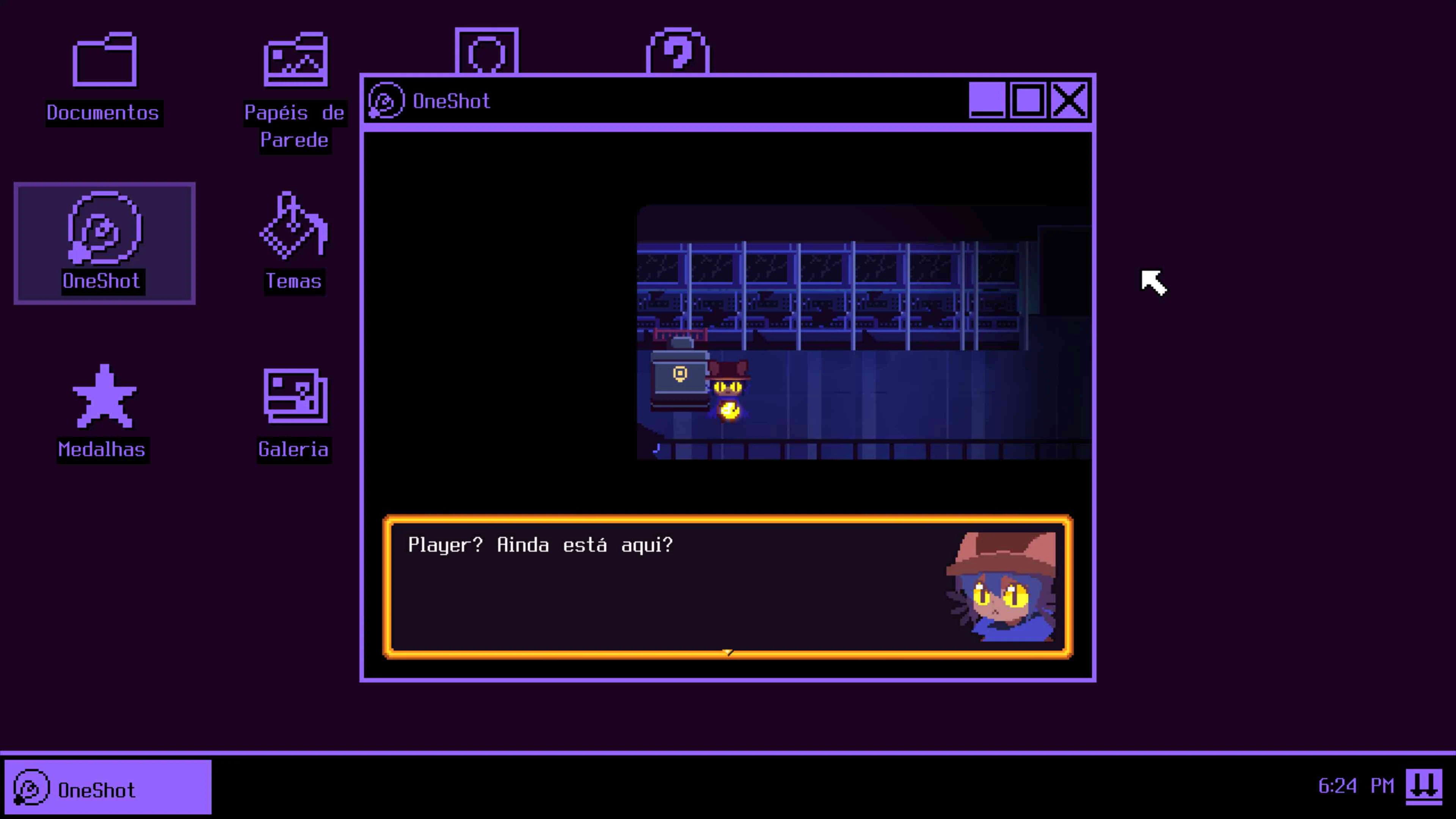
Task: Click the OneShot icon on the taskbar button
Action: (32, 788)
